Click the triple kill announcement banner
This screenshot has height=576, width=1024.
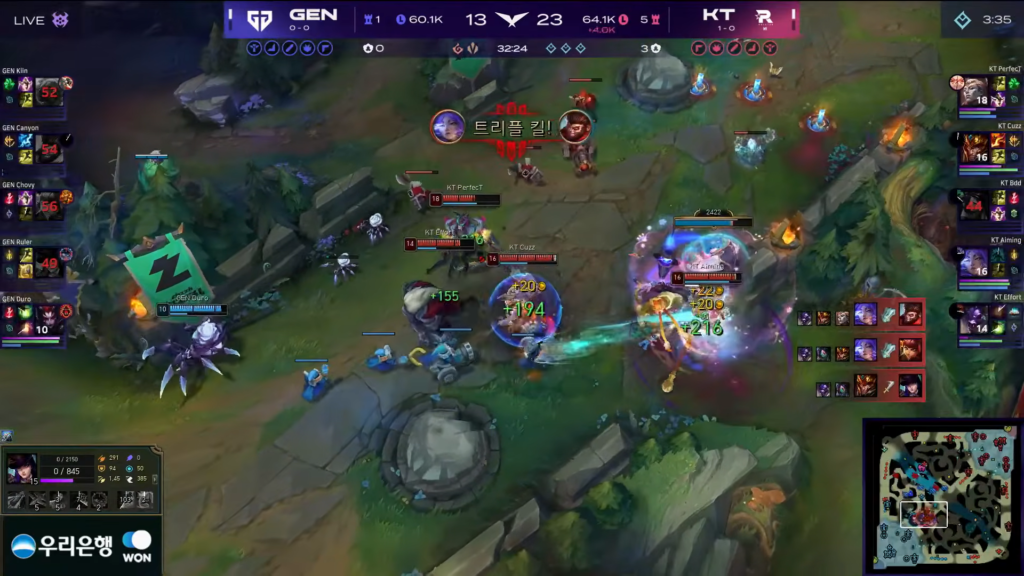pos(513,127)
